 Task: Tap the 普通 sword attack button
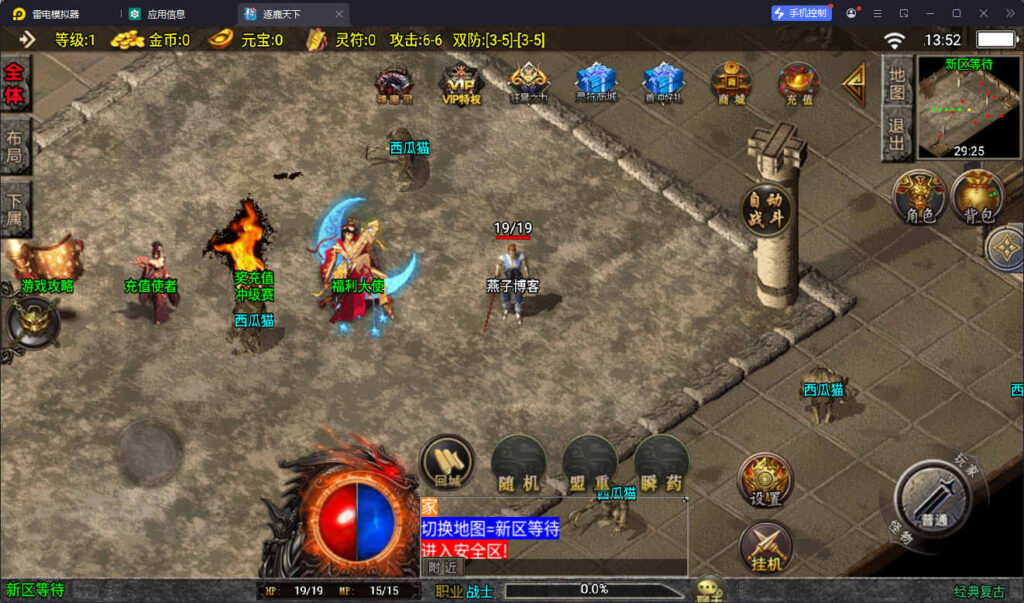[934, 502]
